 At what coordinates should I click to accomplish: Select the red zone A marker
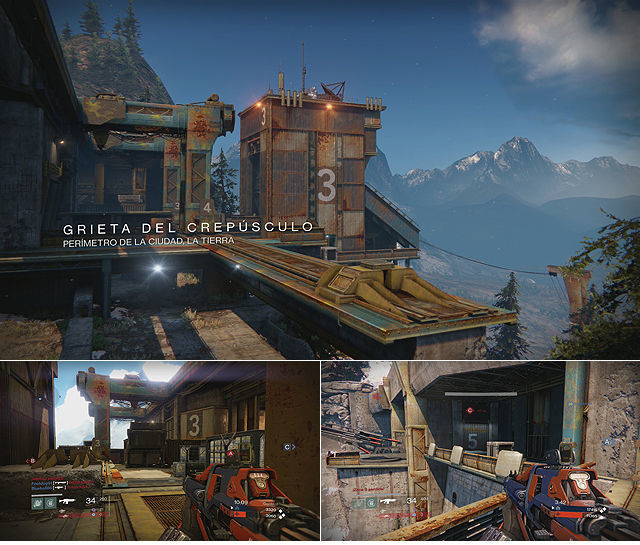tap(231, 453)
